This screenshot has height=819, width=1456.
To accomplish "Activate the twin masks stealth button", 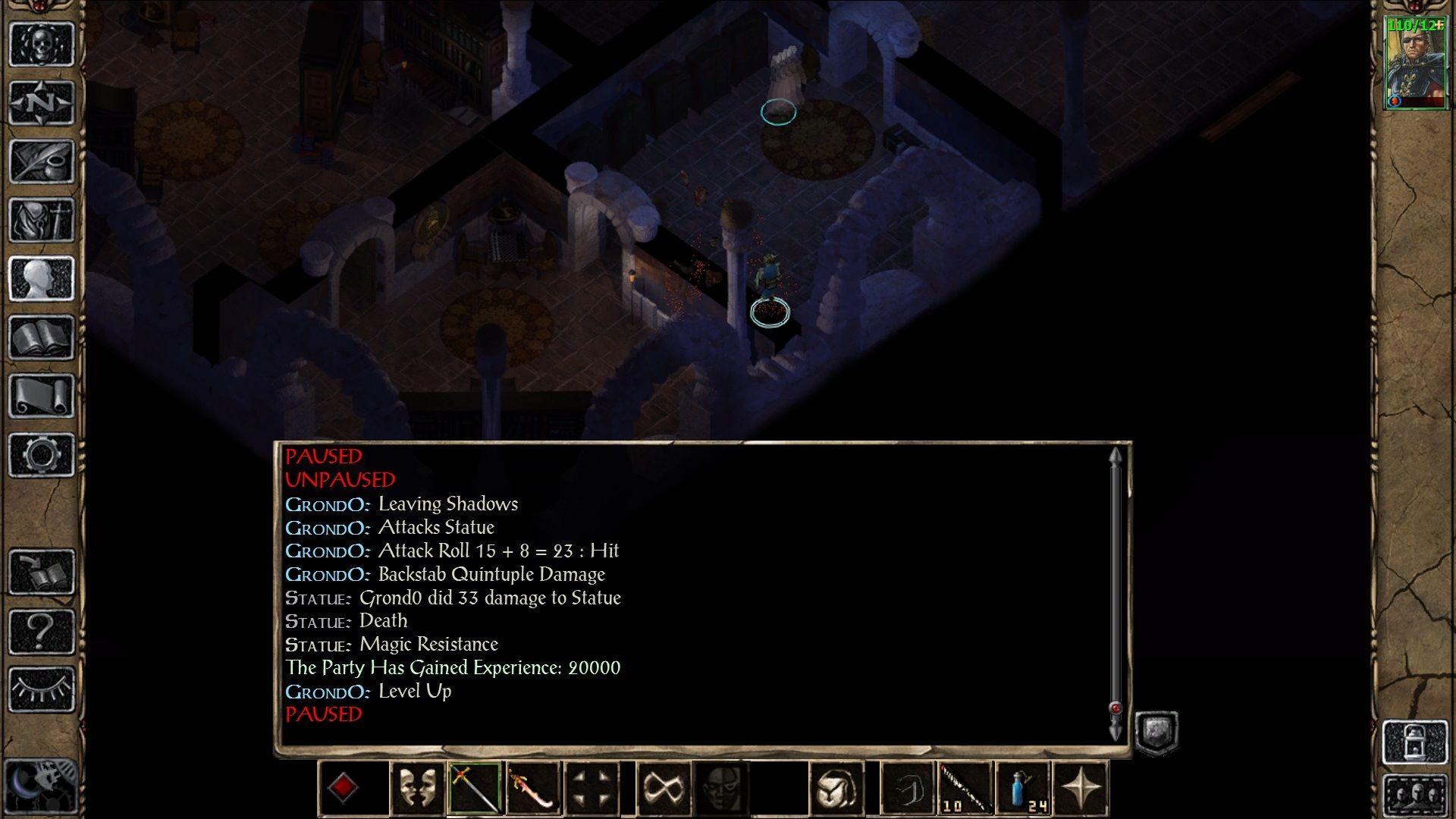I will click(x=417, y=788).
